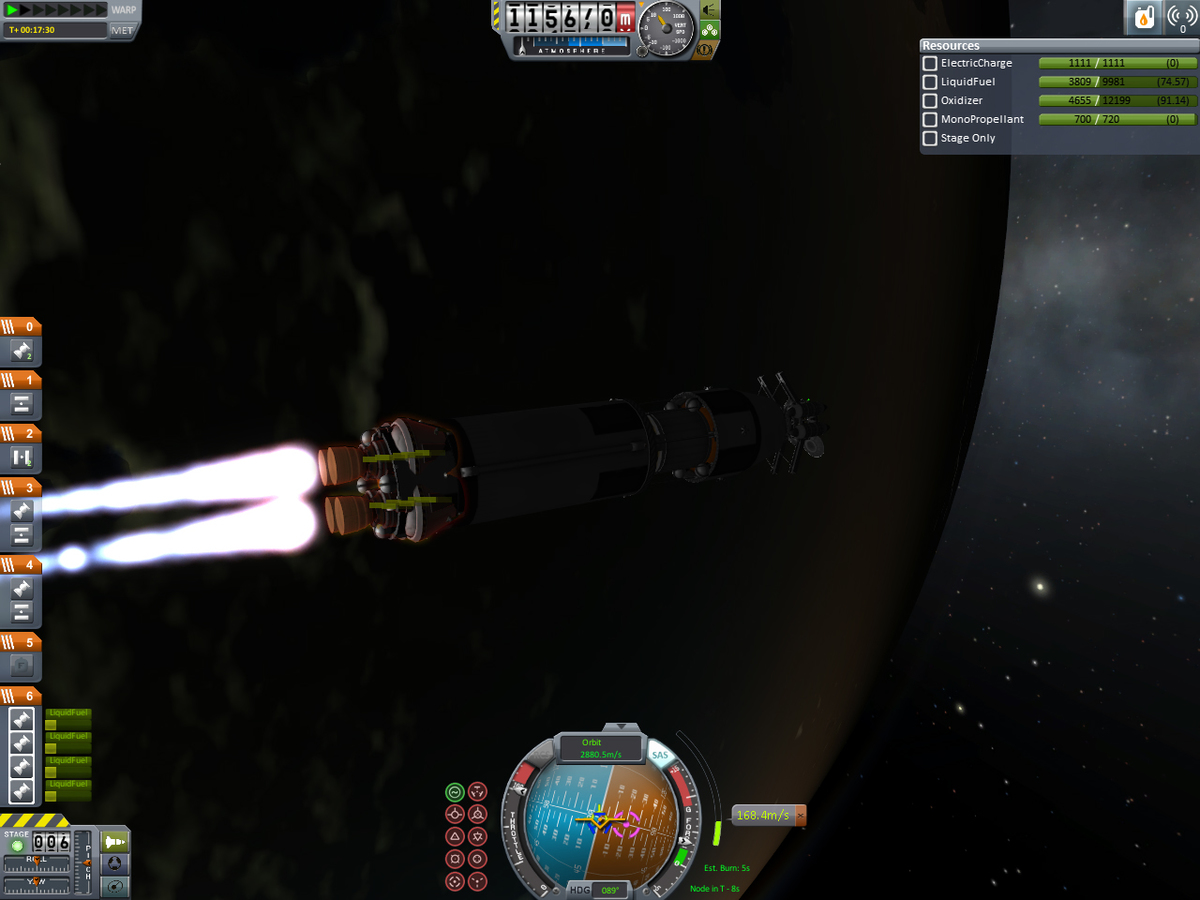This screenshot has width=1200, height=900.
Task: Collapse the navball with the top arrow
Action: click(x=621, y=727)
